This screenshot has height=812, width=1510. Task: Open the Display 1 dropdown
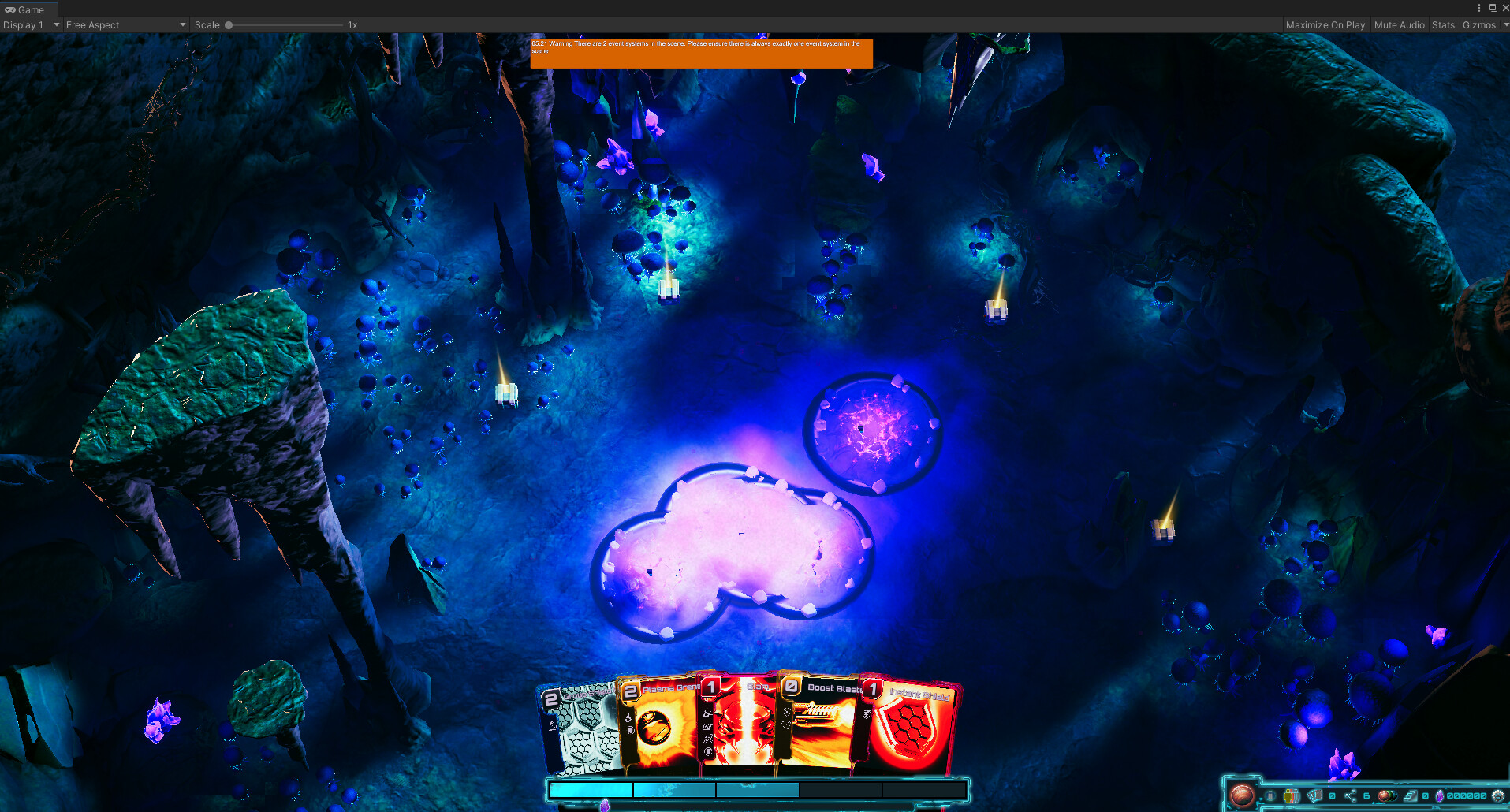30,24
